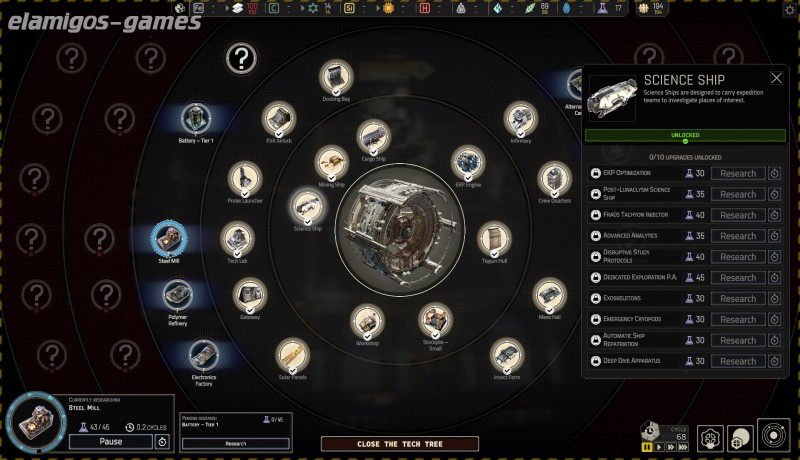Viewport: 800px width, 460px height.
Task: Open the Docking Bay tech node
Action: pyautogui.click(x=335, y=77)
